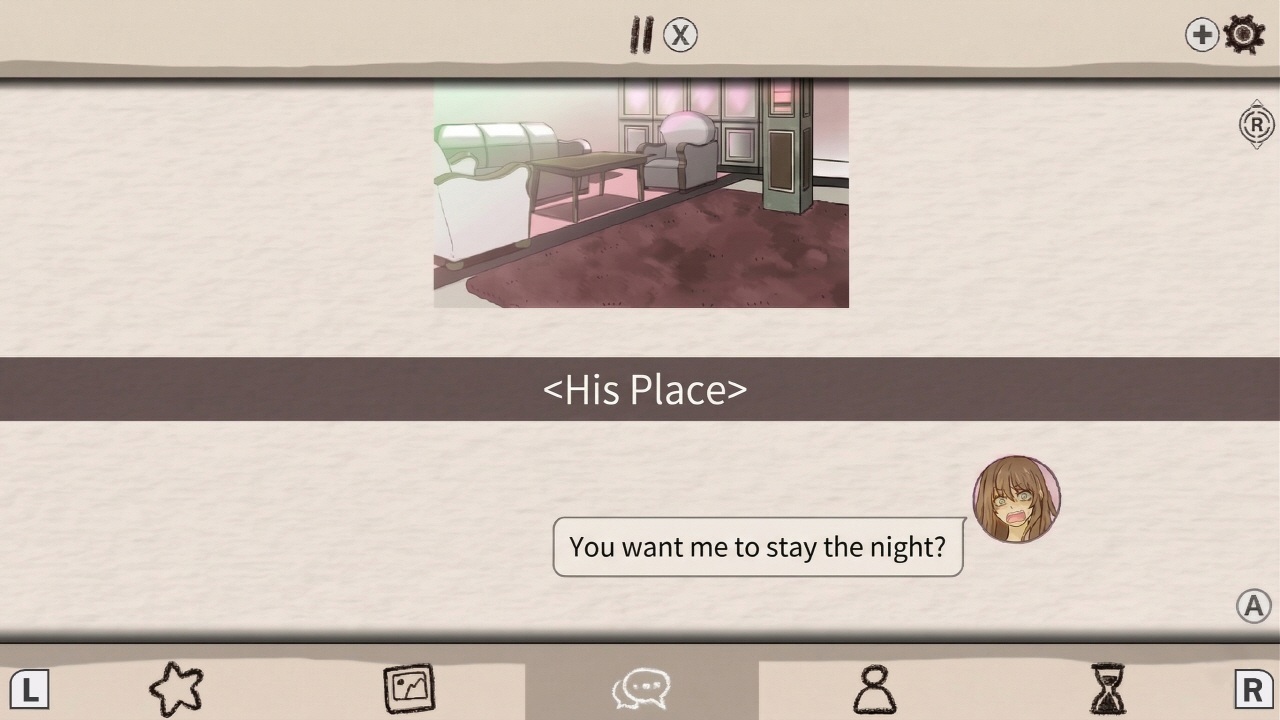Viewport: 1280px width, 720px height.
Task: Toggle the active chat tab highlight off
Action: 641,688
